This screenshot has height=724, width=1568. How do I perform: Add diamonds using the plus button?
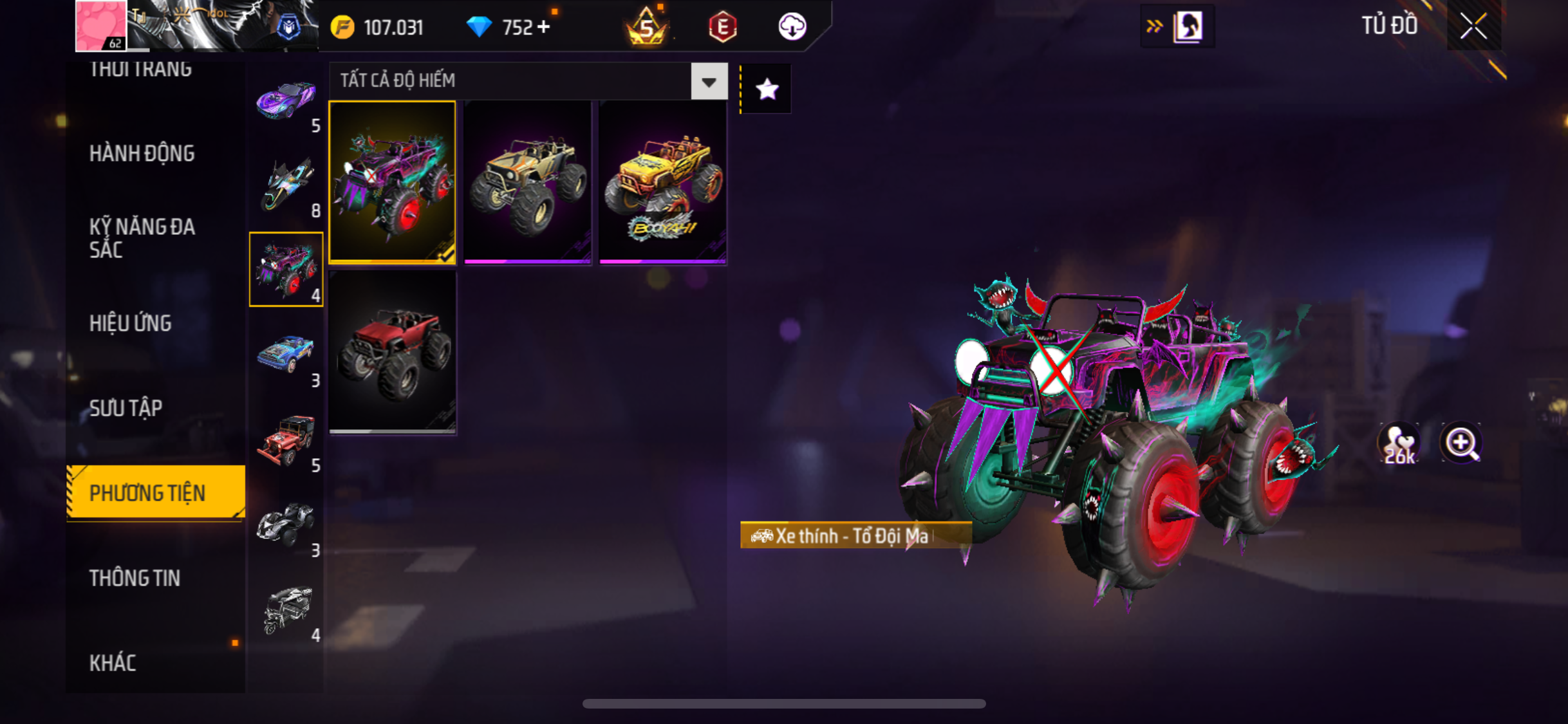(x=544, y=27)
